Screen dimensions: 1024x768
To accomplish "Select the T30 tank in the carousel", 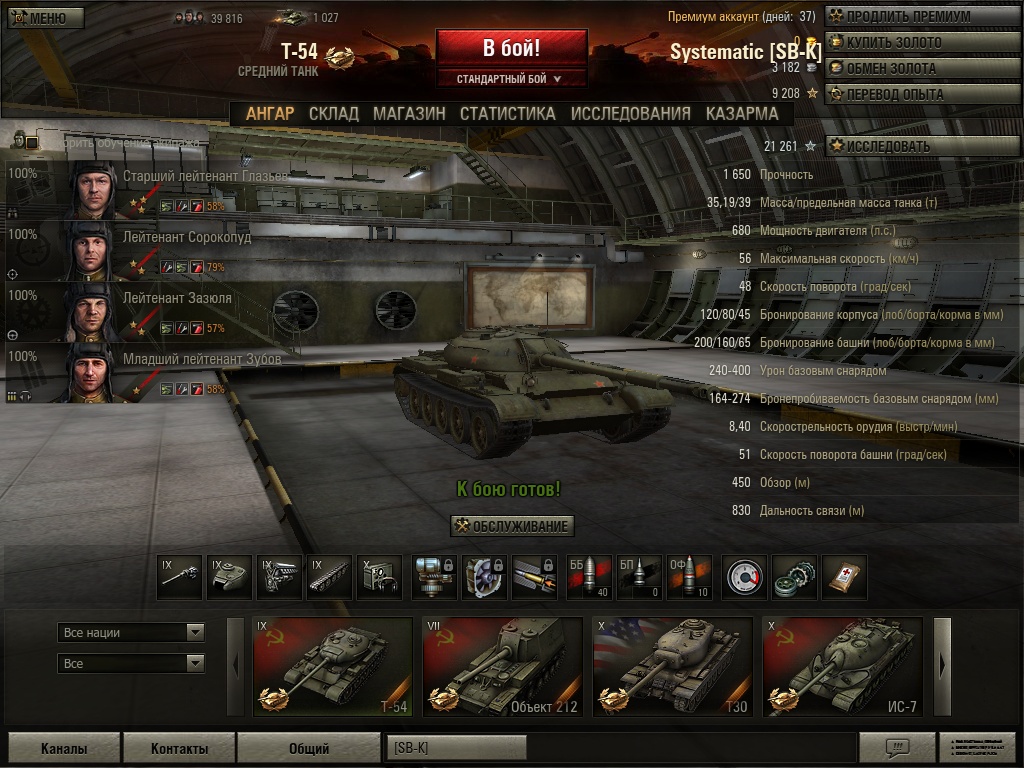I will (x=672, y=666).
